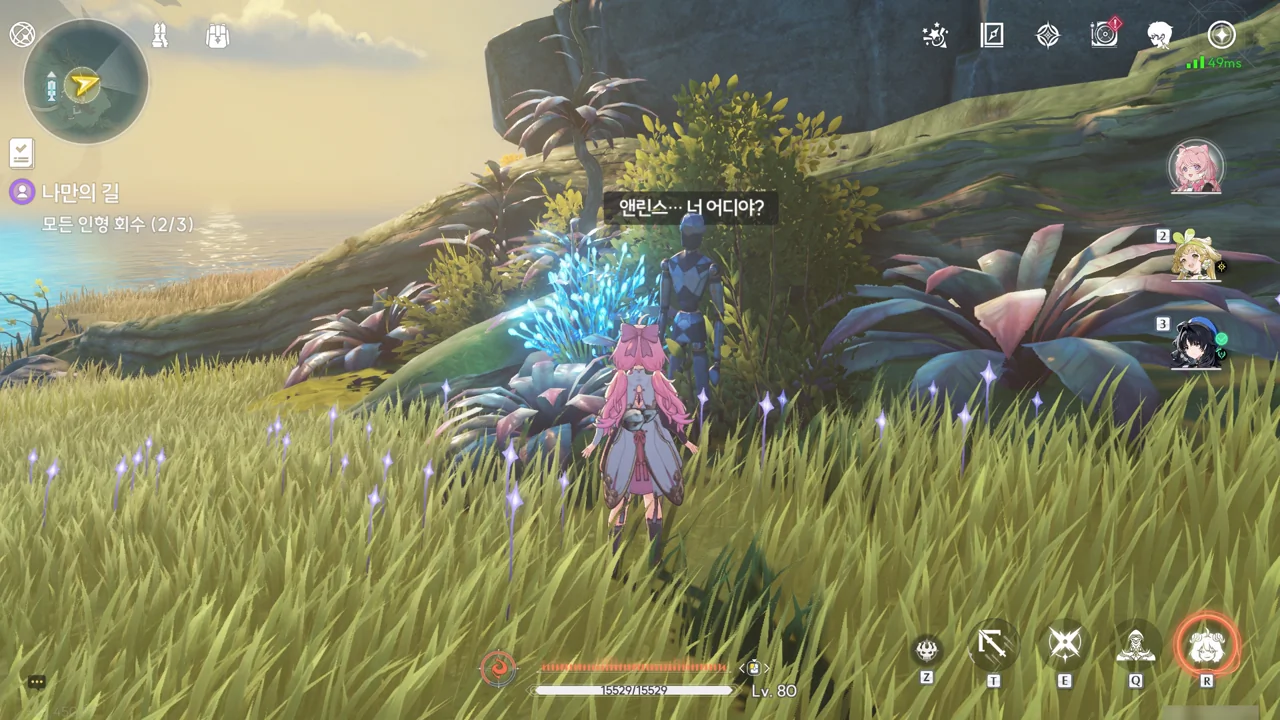Click the circled star icon above ping
This screenshot has width=1280, height=720.
1221,35
